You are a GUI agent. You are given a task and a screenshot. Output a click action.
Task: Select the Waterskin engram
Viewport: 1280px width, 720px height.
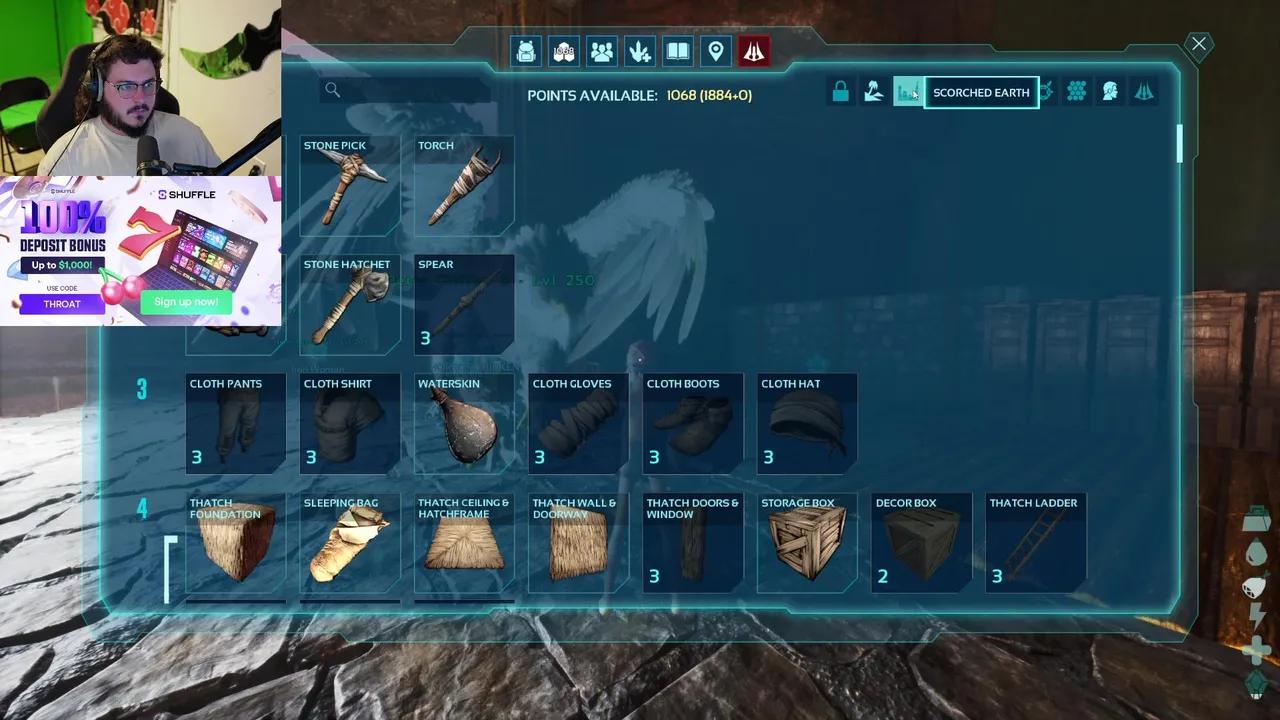(x=464, y=424)
